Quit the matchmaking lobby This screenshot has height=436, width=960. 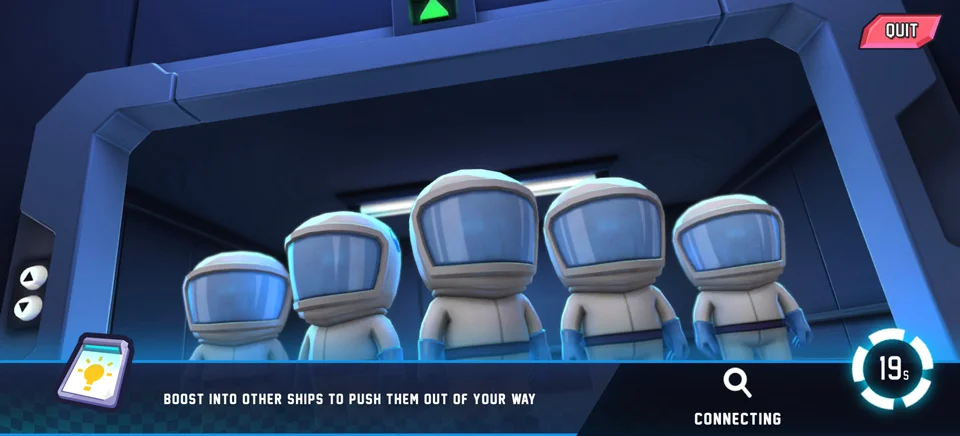pyautogui.click(x=900, y=31)
